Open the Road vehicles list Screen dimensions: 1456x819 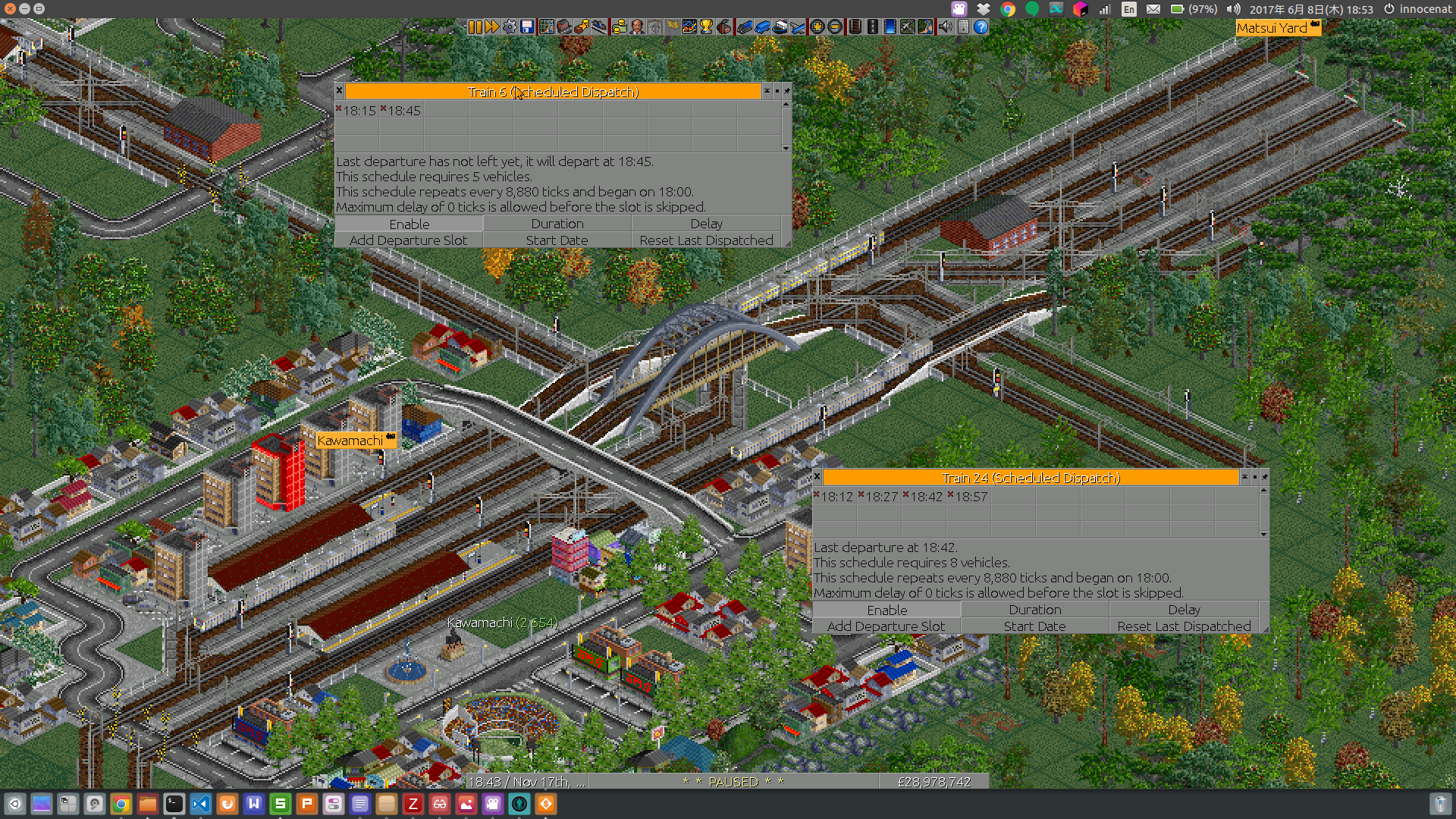pos(763,27)
